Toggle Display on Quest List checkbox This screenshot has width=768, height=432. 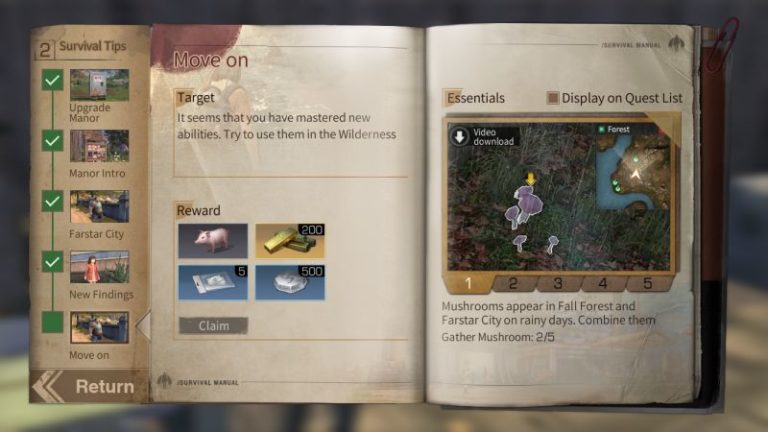coord(553,98)
